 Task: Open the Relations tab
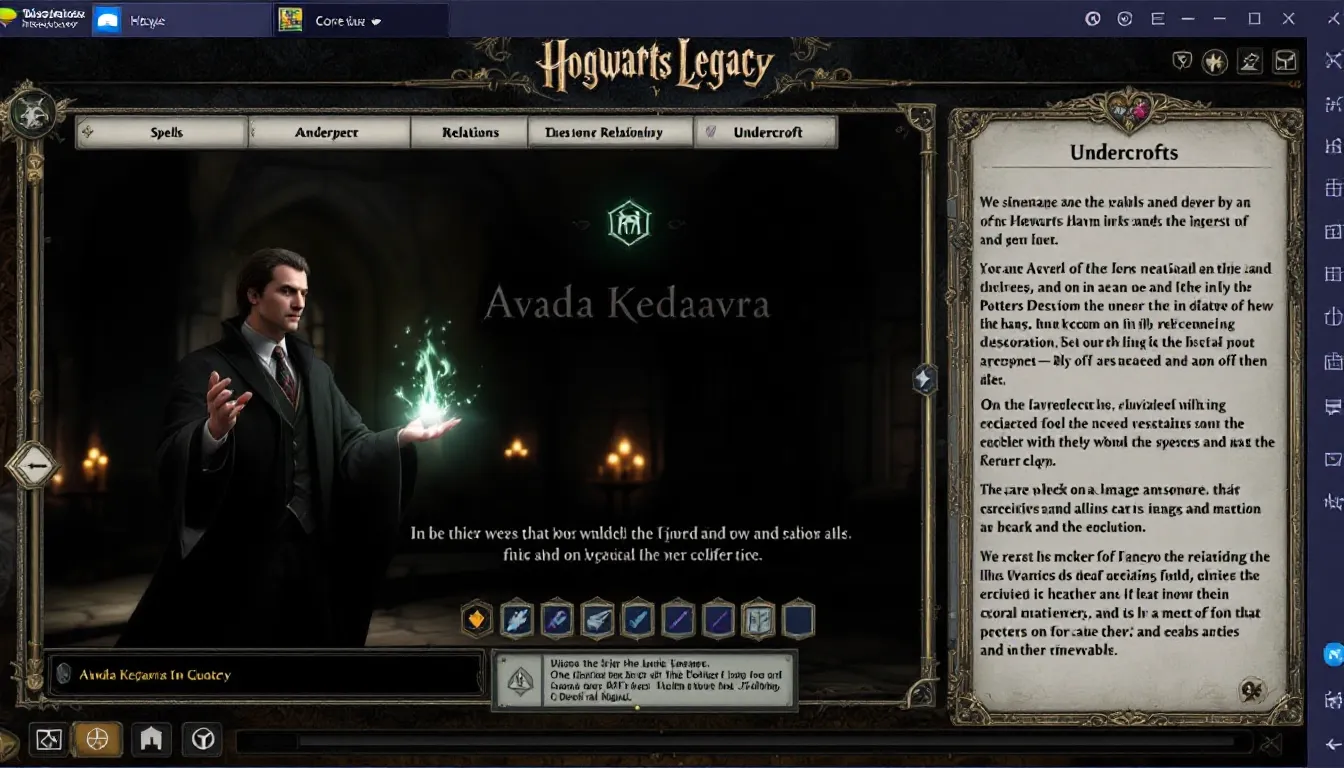click(x=470, y=132)
